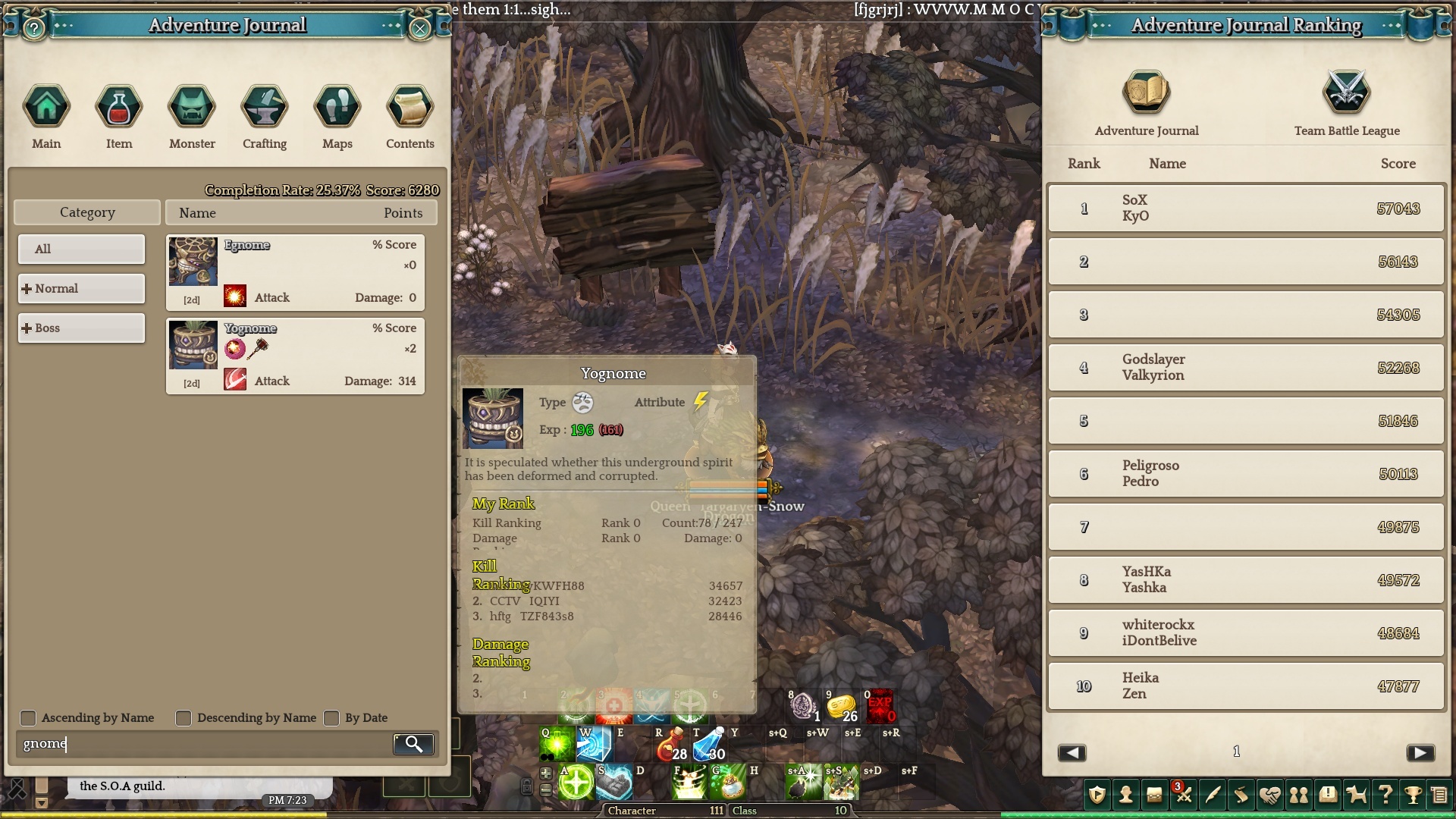Close the Adventure Journal window
1456x819 pixels.
(x=420, y=29)
